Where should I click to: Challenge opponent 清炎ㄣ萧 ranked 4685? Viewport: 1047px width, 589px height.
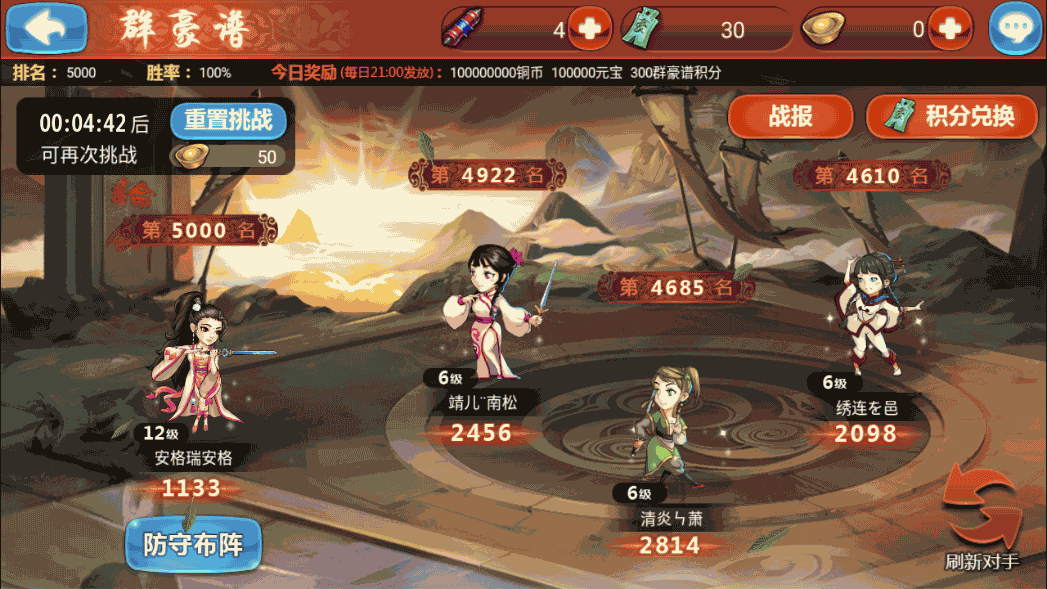(x=664, y=425)
